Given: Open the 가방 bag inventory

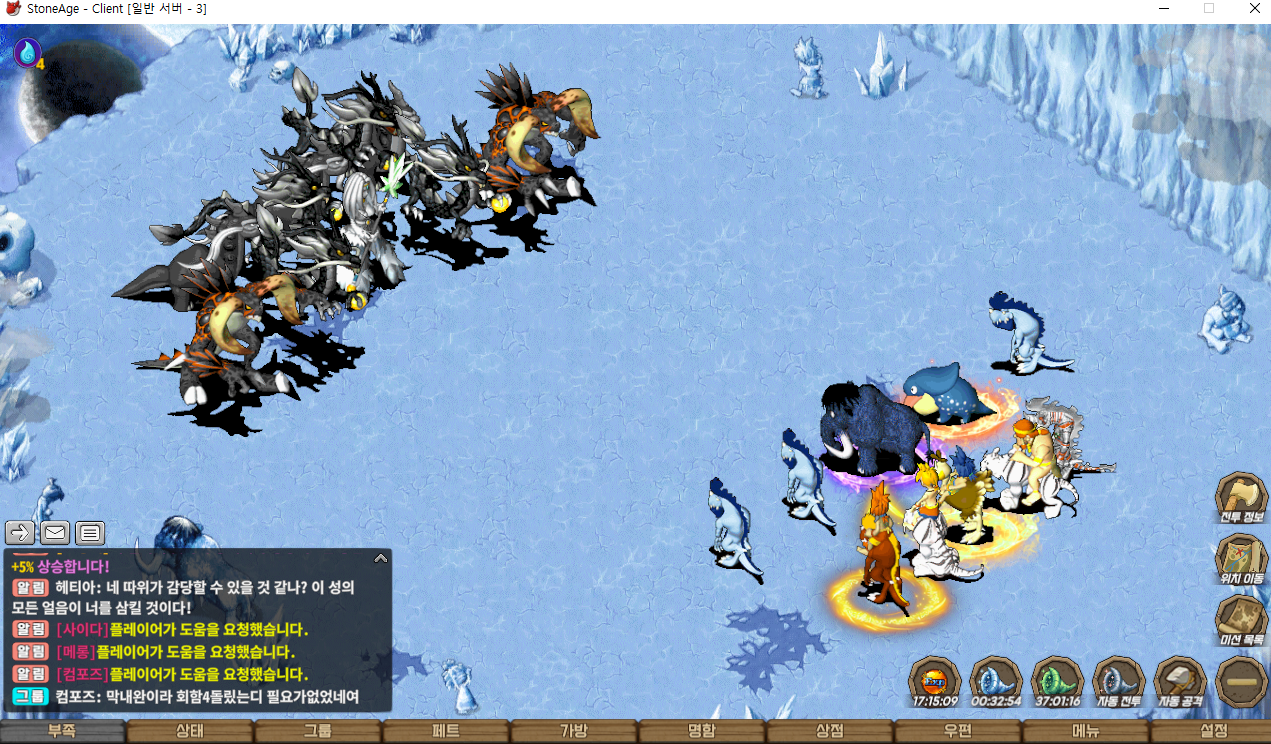Looking at the screenshot, I should [x=574, y=731].
